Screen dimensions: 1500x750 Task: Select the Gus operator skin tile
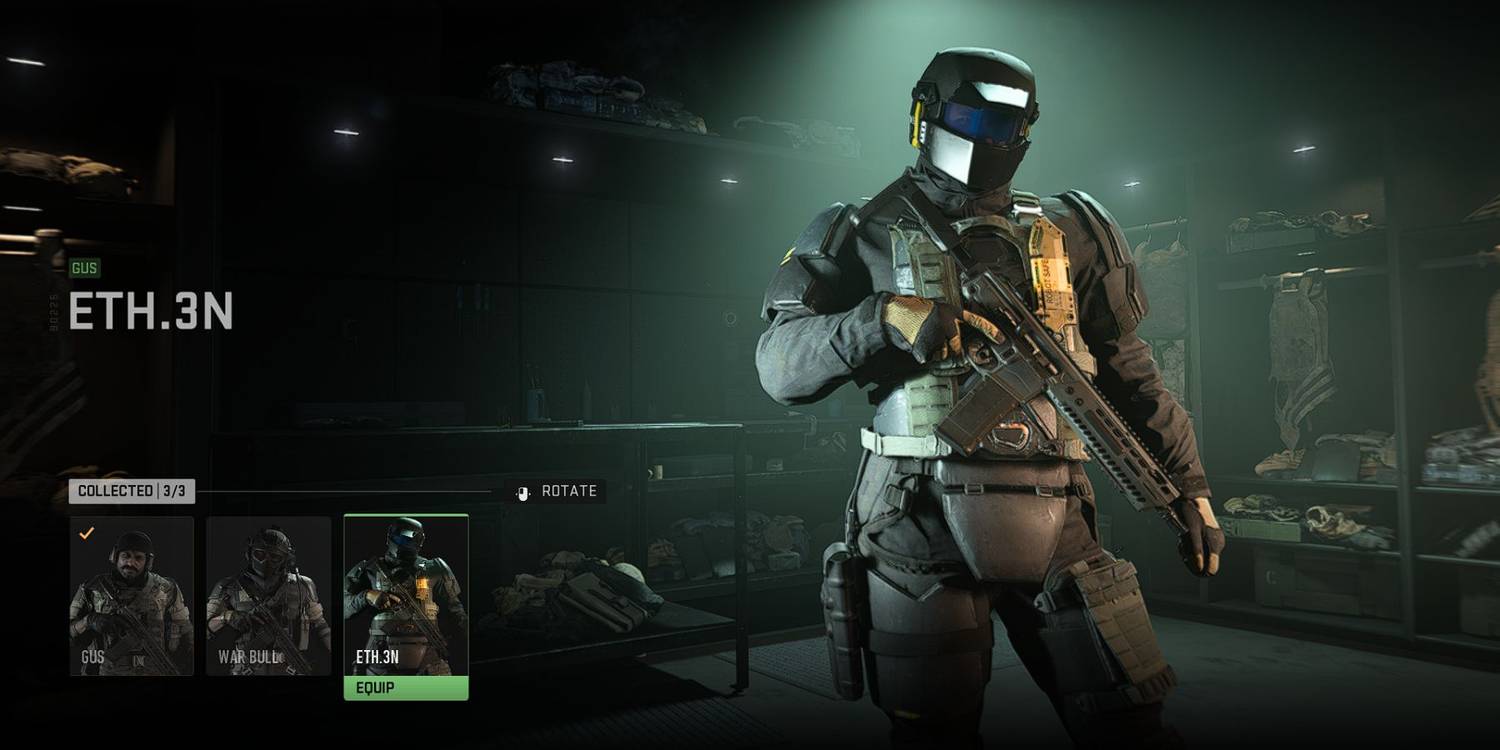(x=132, y=595)
